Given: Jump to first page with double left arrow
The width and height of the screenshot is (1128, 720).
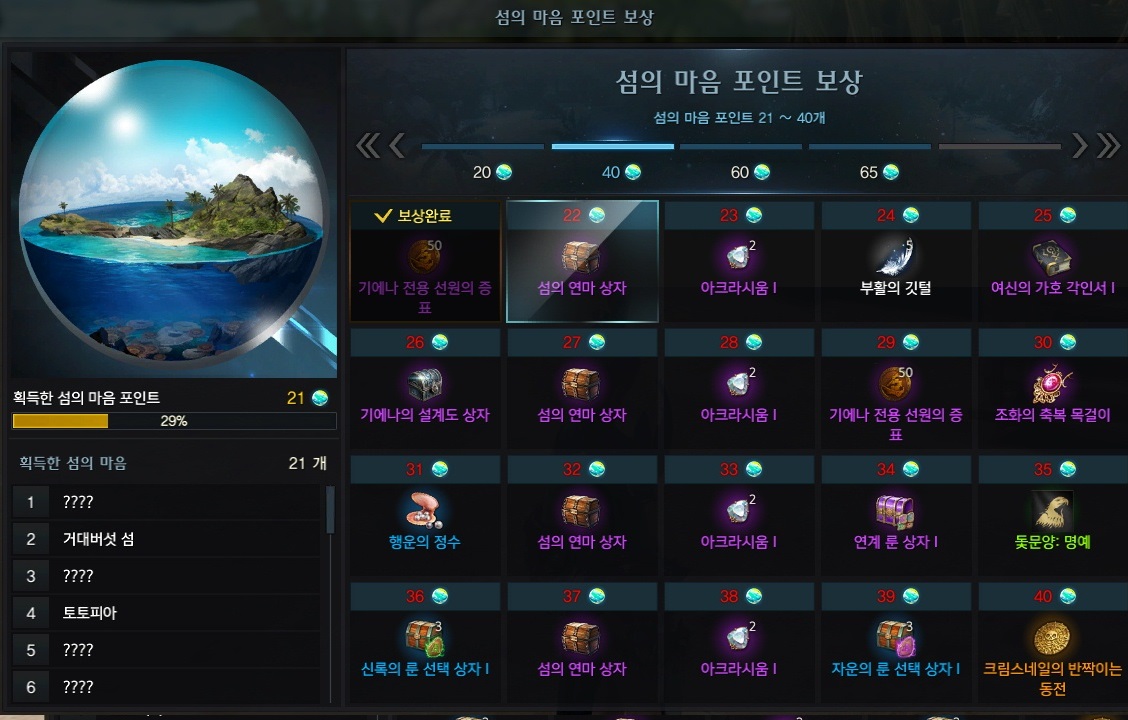Looking at the screenshot, I should [x=368, y=146].
